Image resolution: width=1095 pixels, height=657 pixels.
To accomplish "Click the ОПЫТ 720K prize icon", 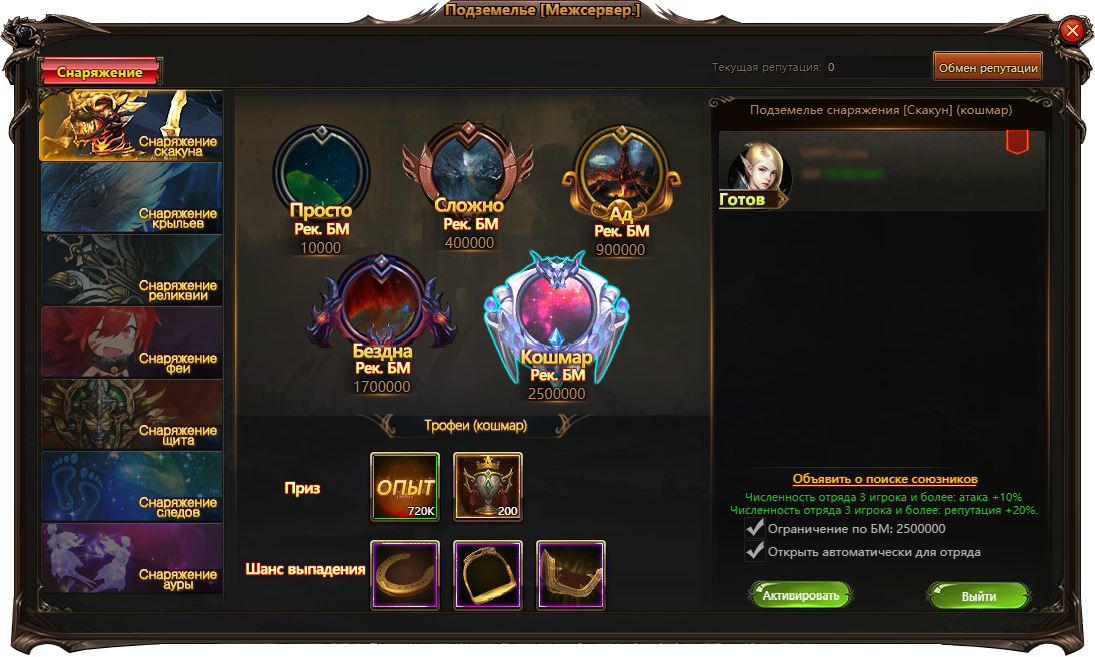I will tap(405, 487).
